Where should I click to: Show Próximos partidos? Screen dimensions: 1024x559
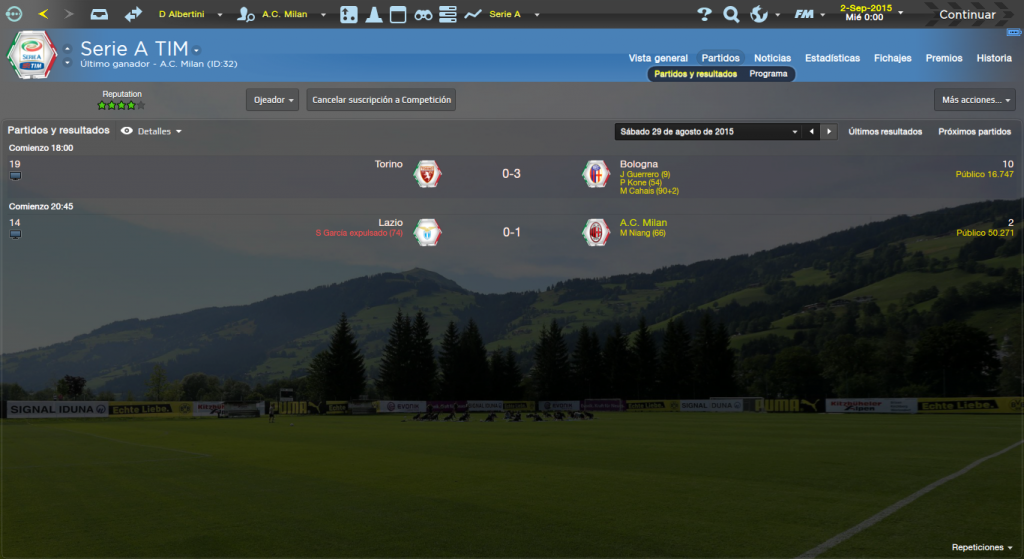click(x=974, y=132)
